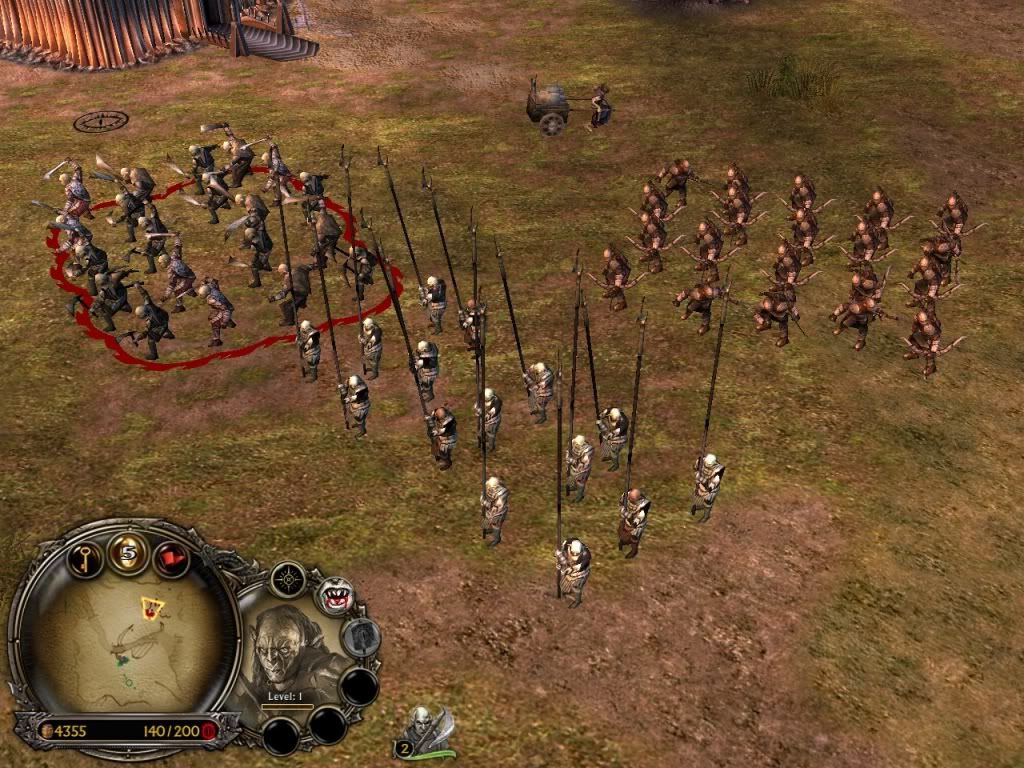This screenshot has height=768, width=1024.
Task: Open the power points button showing 5
Action: 128,551
